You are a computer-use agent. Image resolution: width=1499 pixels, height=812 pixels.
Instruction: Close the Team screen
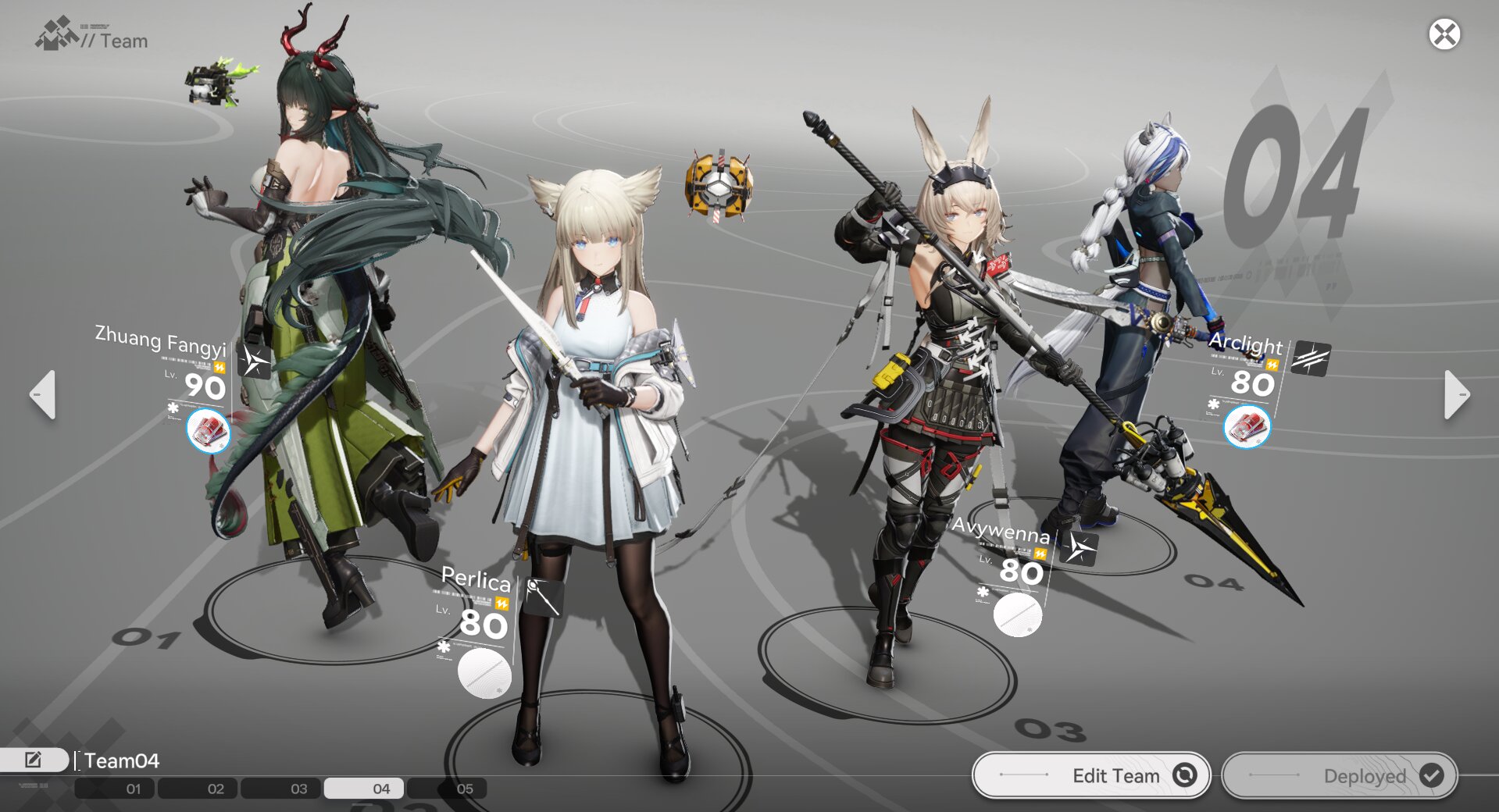coord(1444,34)
